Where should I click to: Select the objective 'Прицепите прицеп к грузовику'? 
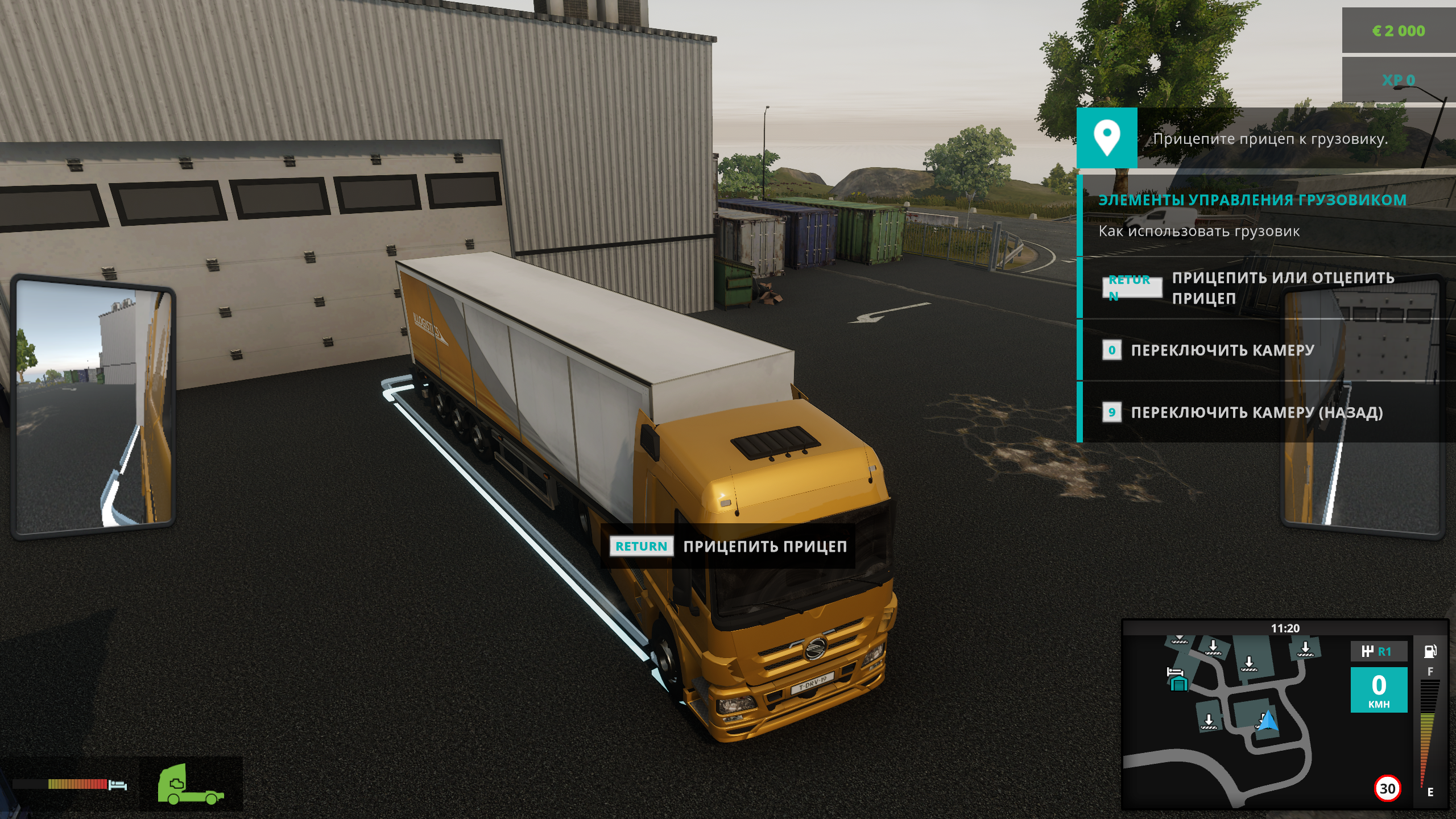(x=1269, y=139)
